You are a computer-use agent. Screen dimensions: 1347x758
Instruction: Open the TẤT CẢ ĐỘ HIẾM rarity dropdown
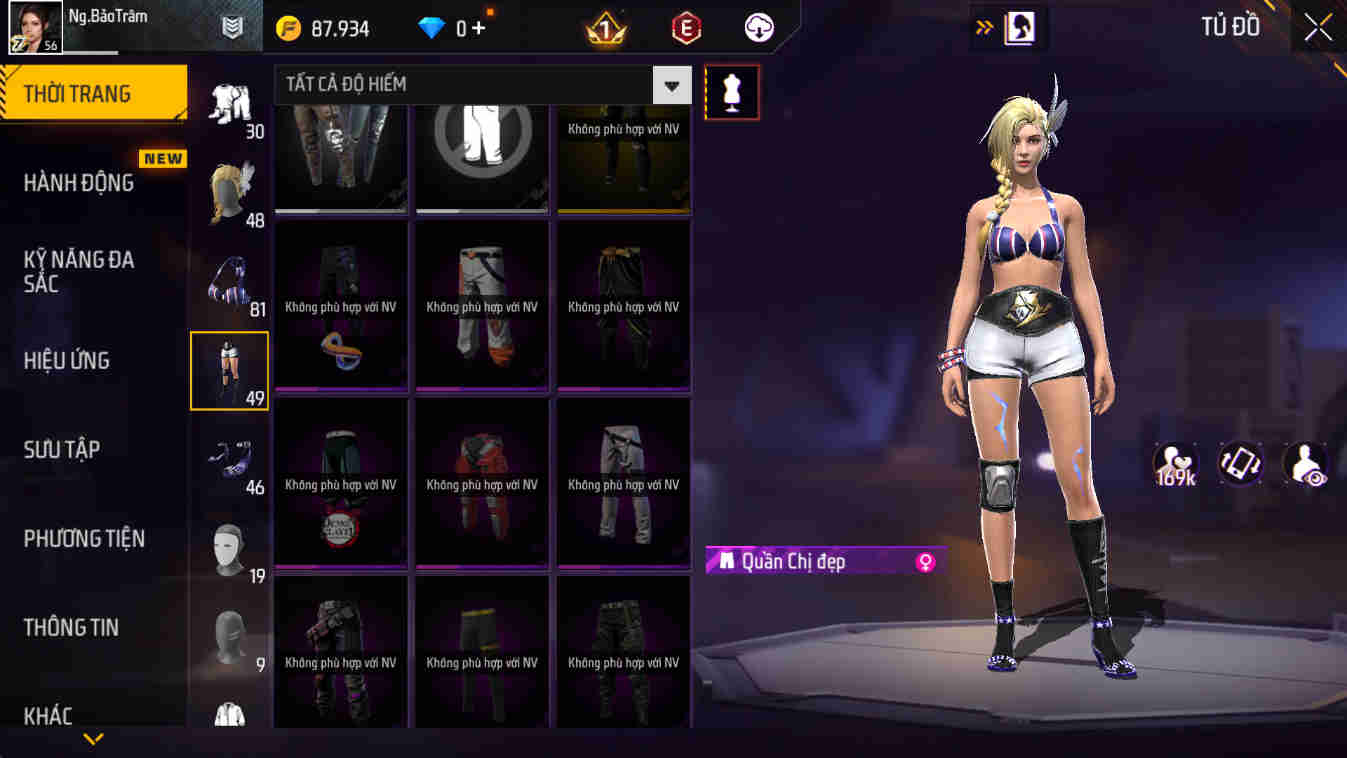point(470,85)
